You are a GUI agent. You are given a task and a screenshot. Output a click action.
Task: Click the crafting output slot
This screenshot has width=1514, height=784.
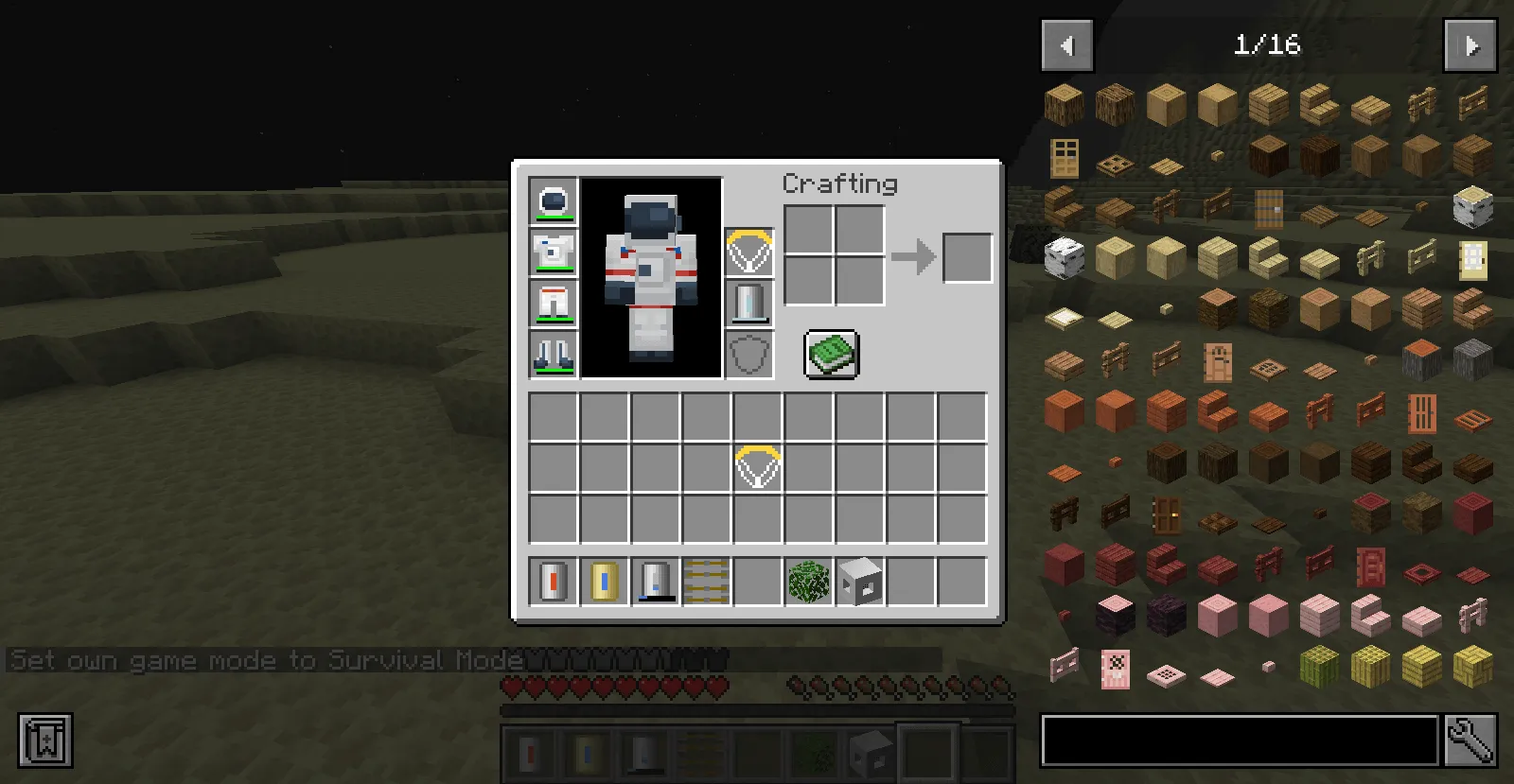[966, 255]
